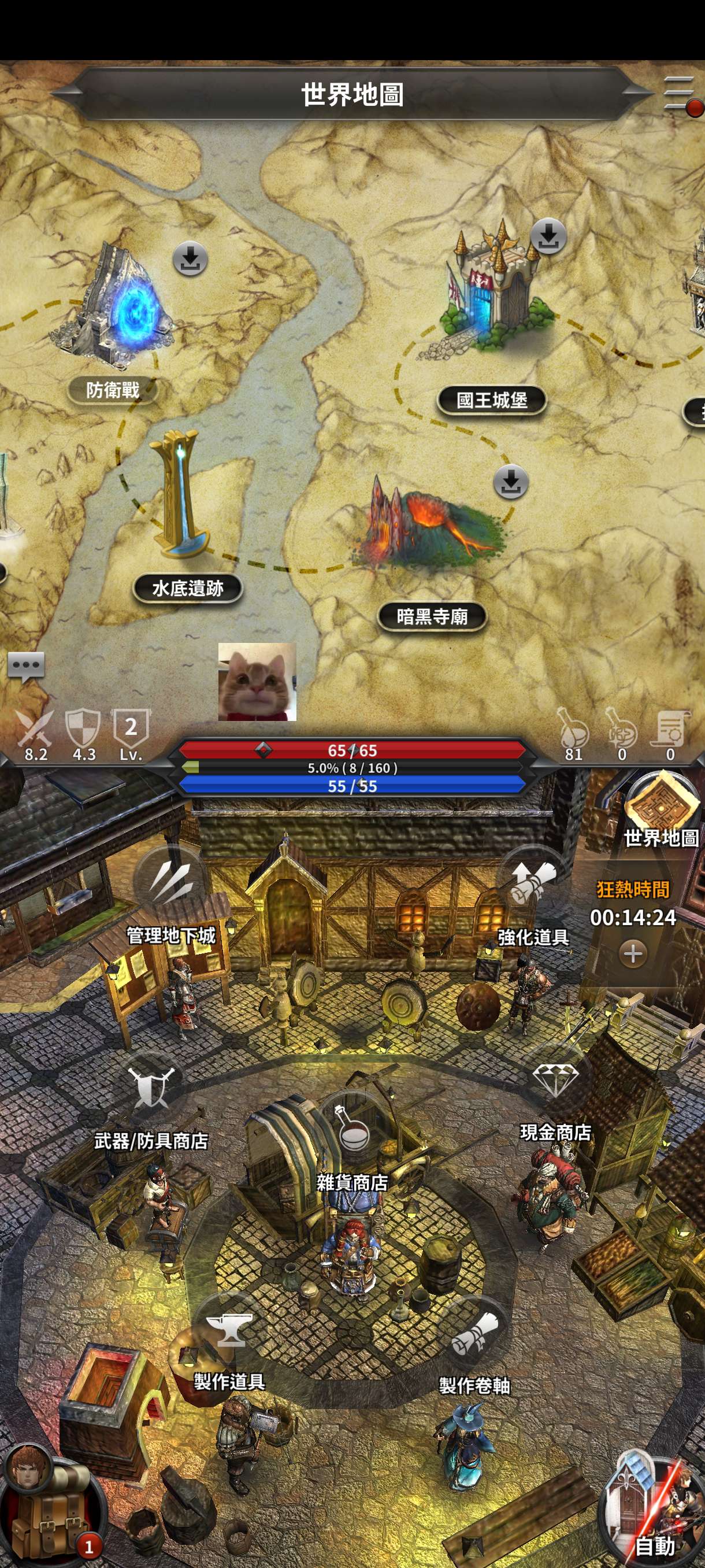Download the volcano temple area
Viewport: 705px width, 1568px height.
510,483
